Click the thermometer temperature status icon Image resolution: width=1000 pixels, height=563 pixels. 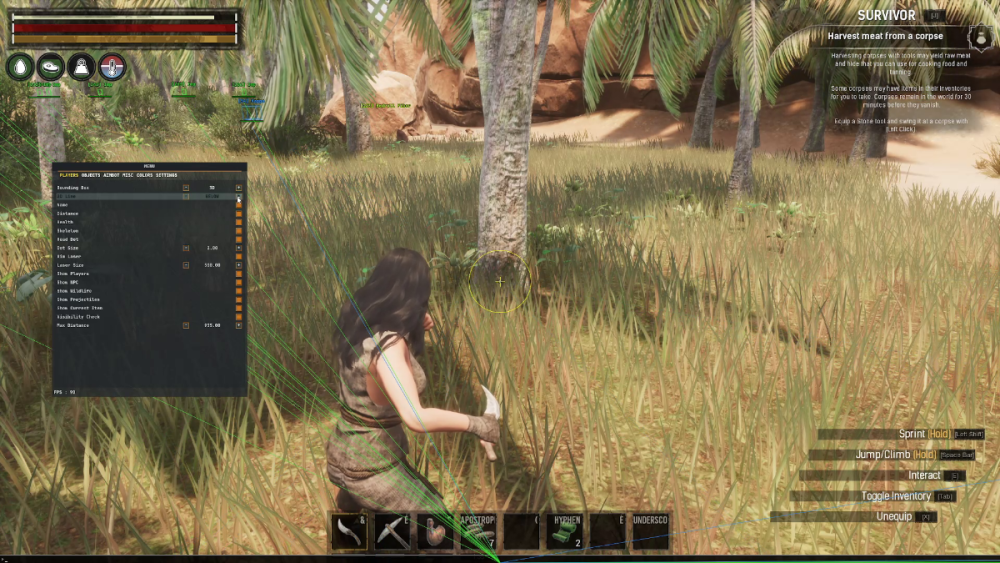click(x=113, y=67)
